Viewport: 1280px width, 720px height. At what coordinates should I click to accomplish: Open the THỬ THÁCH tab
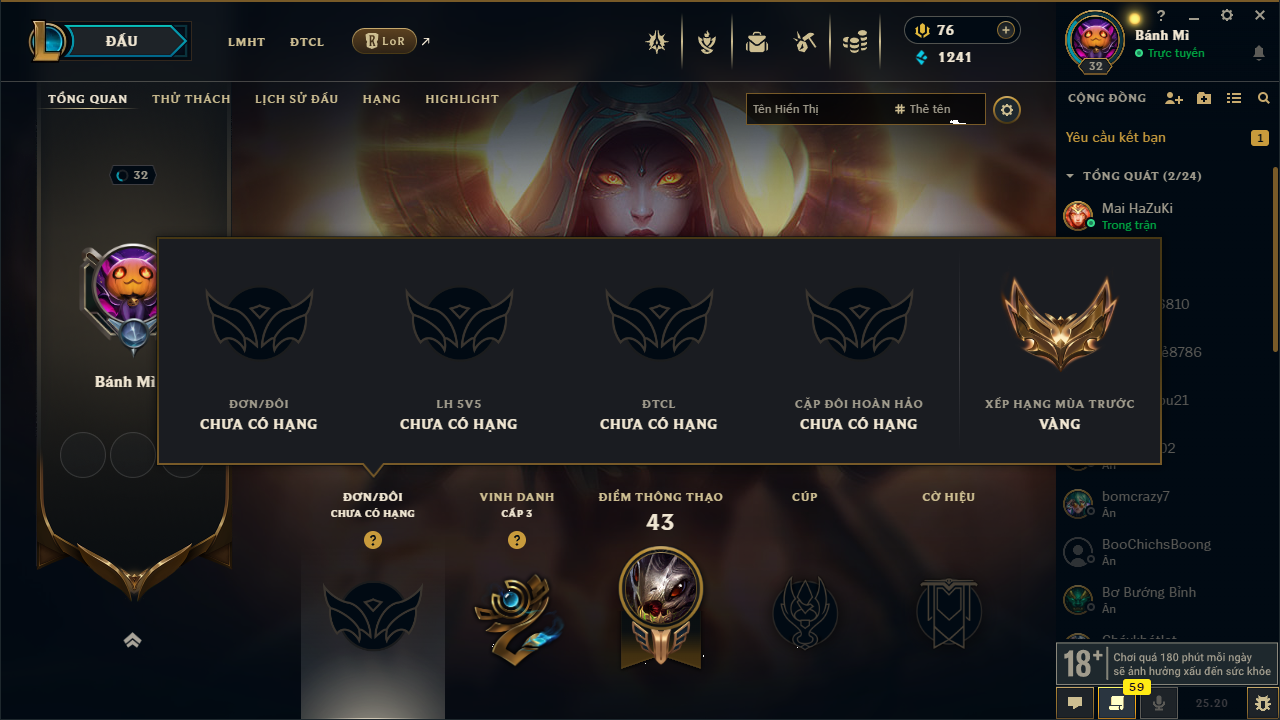coord(191,99)
